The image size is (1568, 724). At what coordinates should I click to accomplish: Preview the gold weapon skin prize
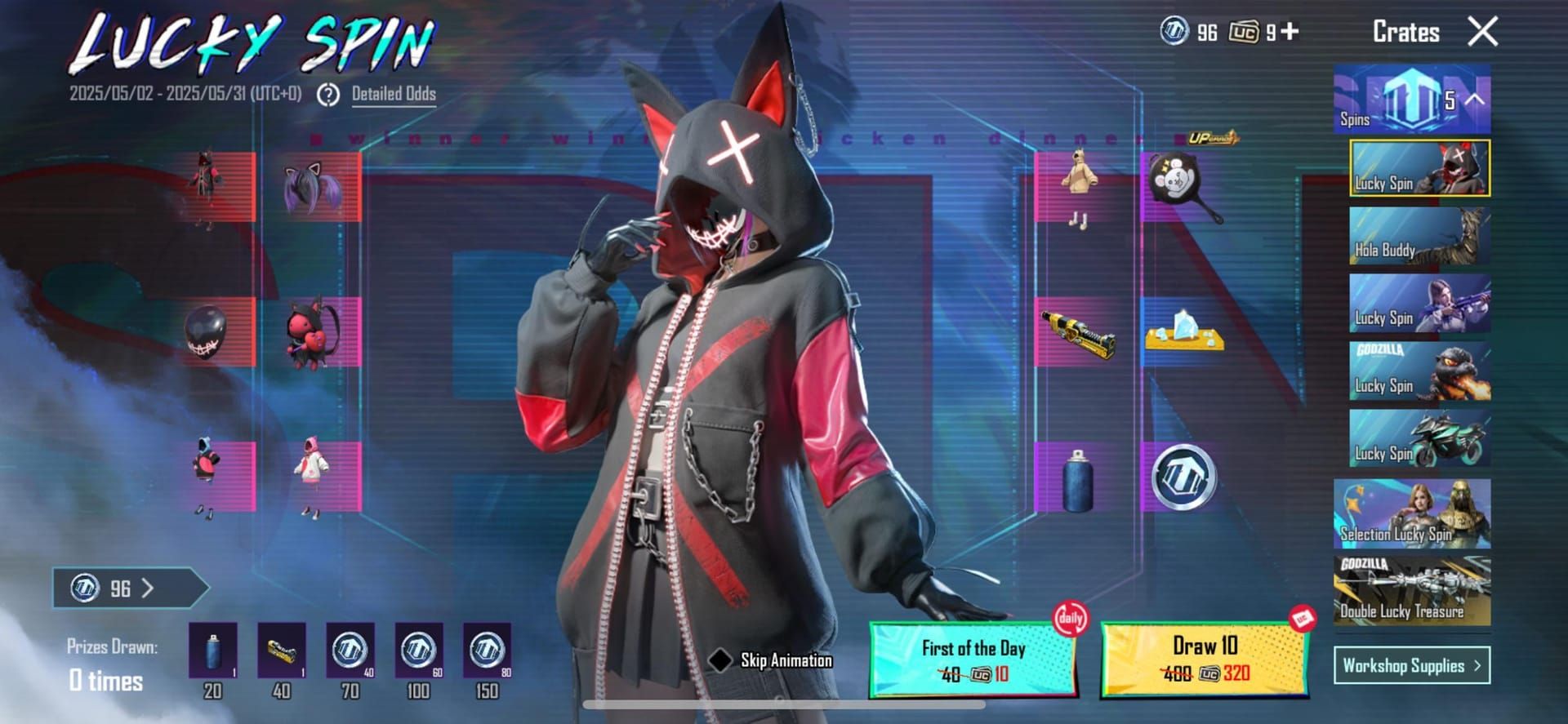pos(1077,333)
